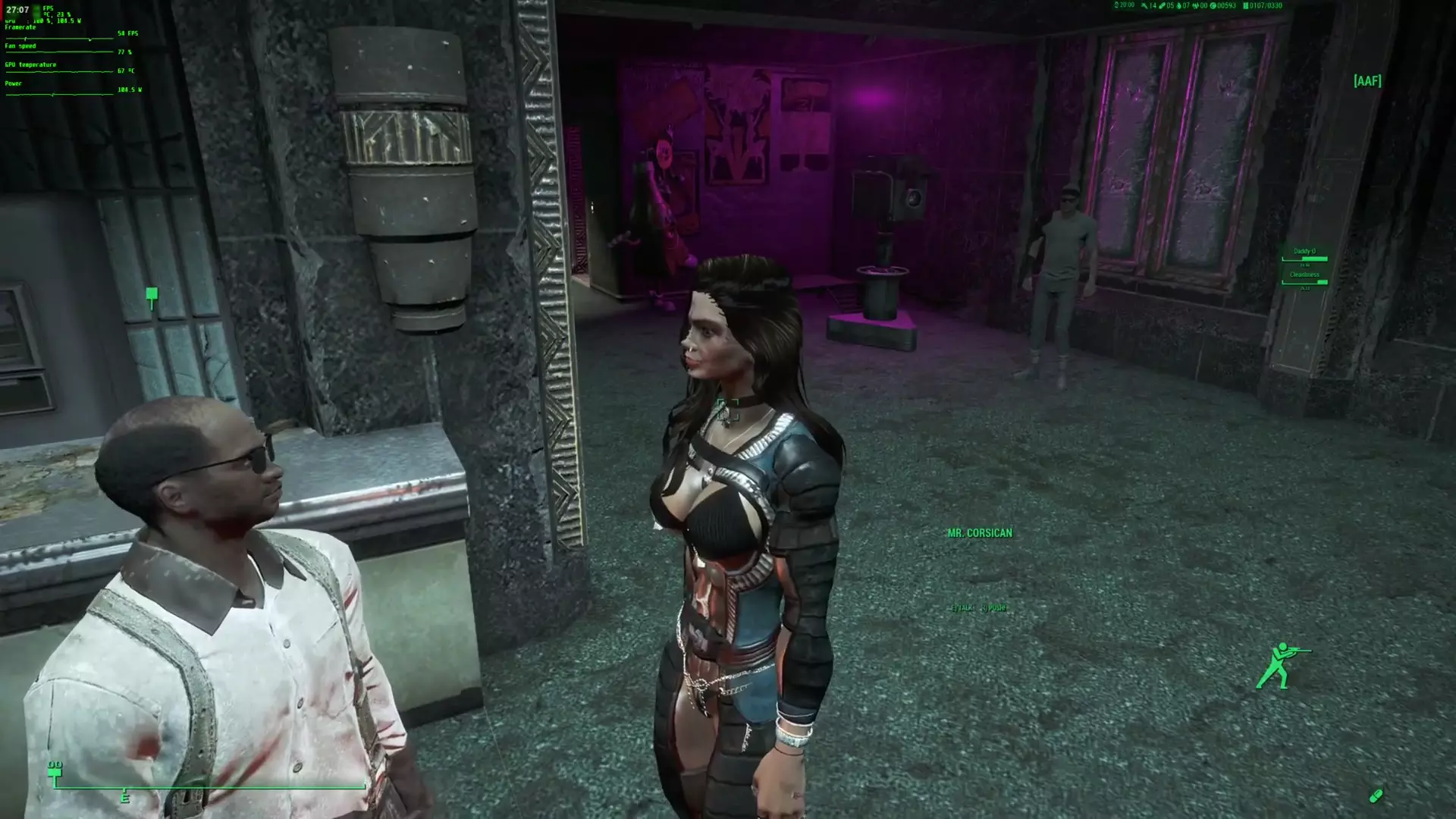Click the rifle-aiming figure stance icon
Screen dimensions: 1456x819
(x=1281, y=666)
